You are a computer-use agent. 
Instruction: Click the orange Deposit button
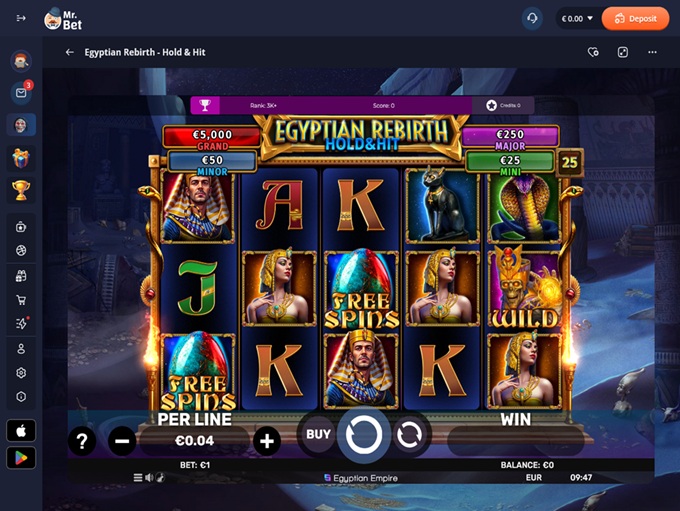(635, 18)
